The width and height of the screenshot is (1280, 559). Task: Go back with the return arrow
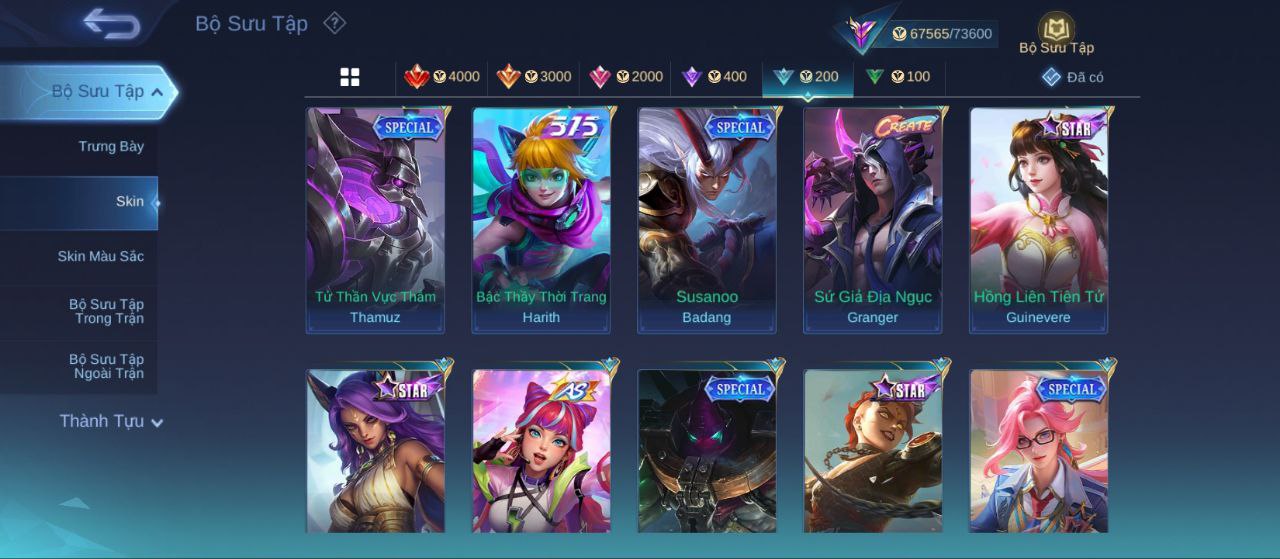(x=111, y=23)
